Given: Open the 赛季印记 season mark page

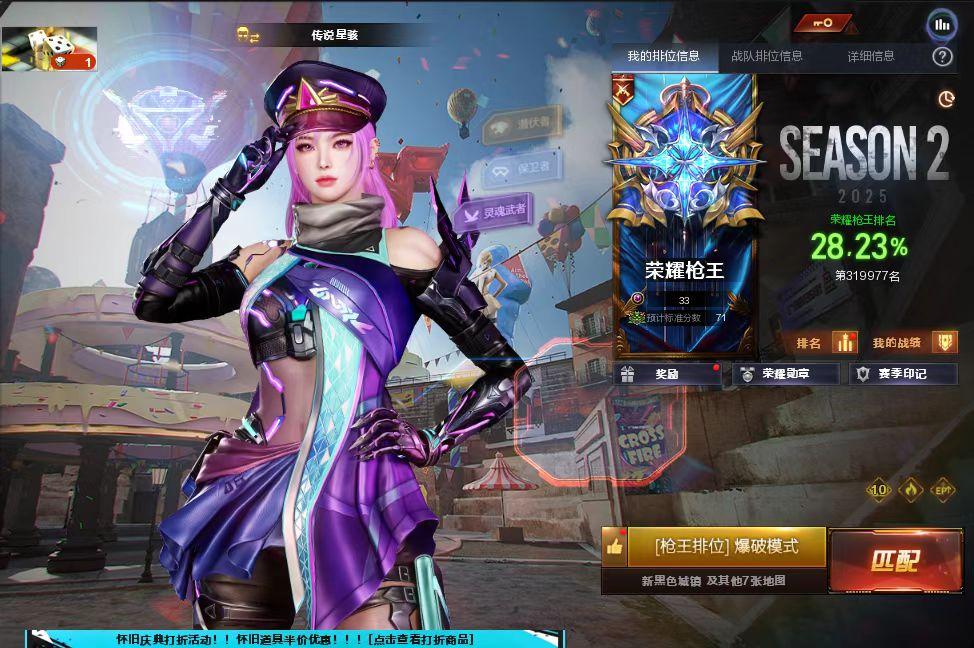Looking at the screenshot, I should (x=902, y=374).
